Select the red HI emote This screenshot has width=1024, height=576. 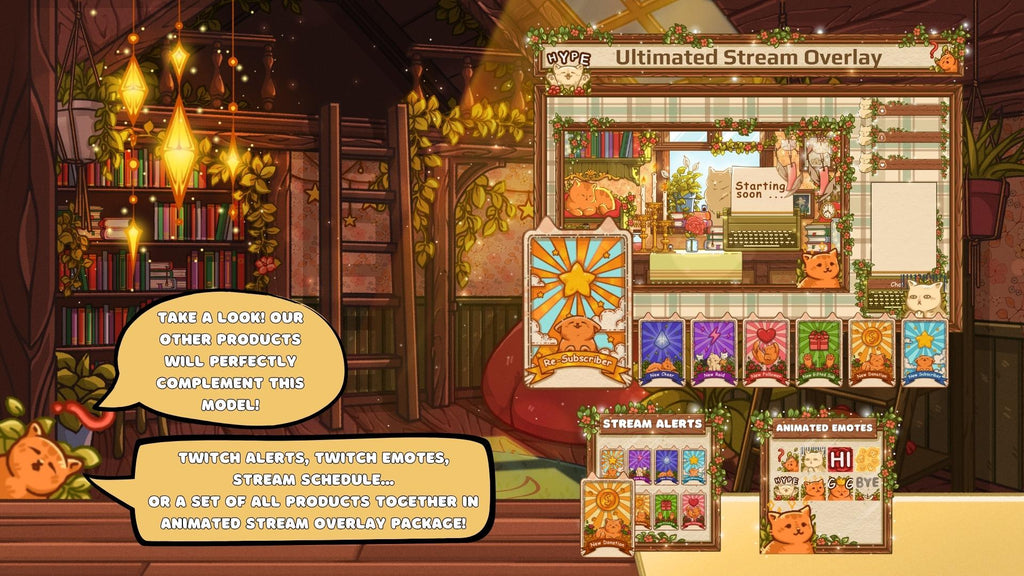tap(839, 460)
